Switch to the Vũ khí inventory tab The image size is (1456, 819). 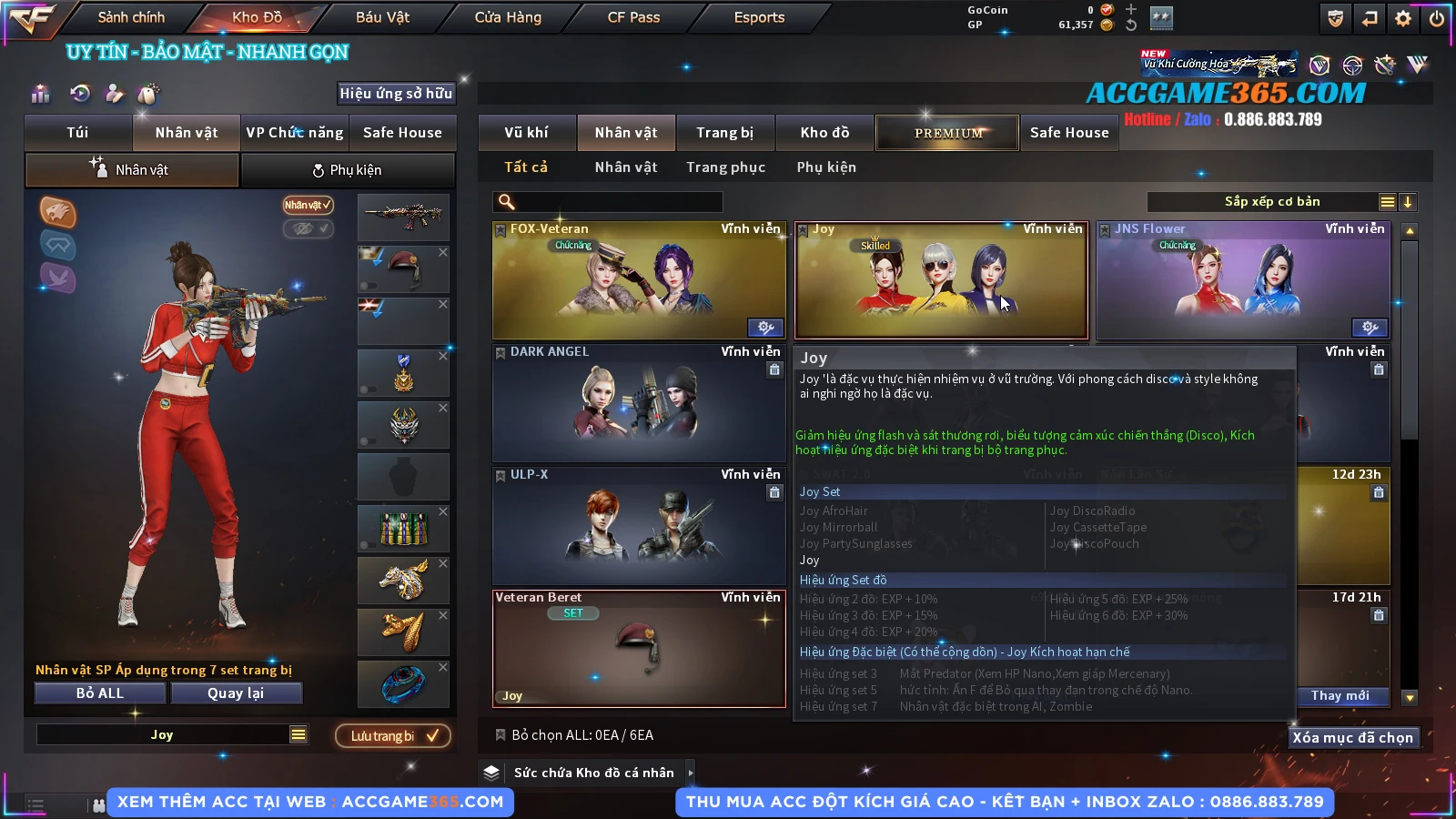tap(526, 133)
